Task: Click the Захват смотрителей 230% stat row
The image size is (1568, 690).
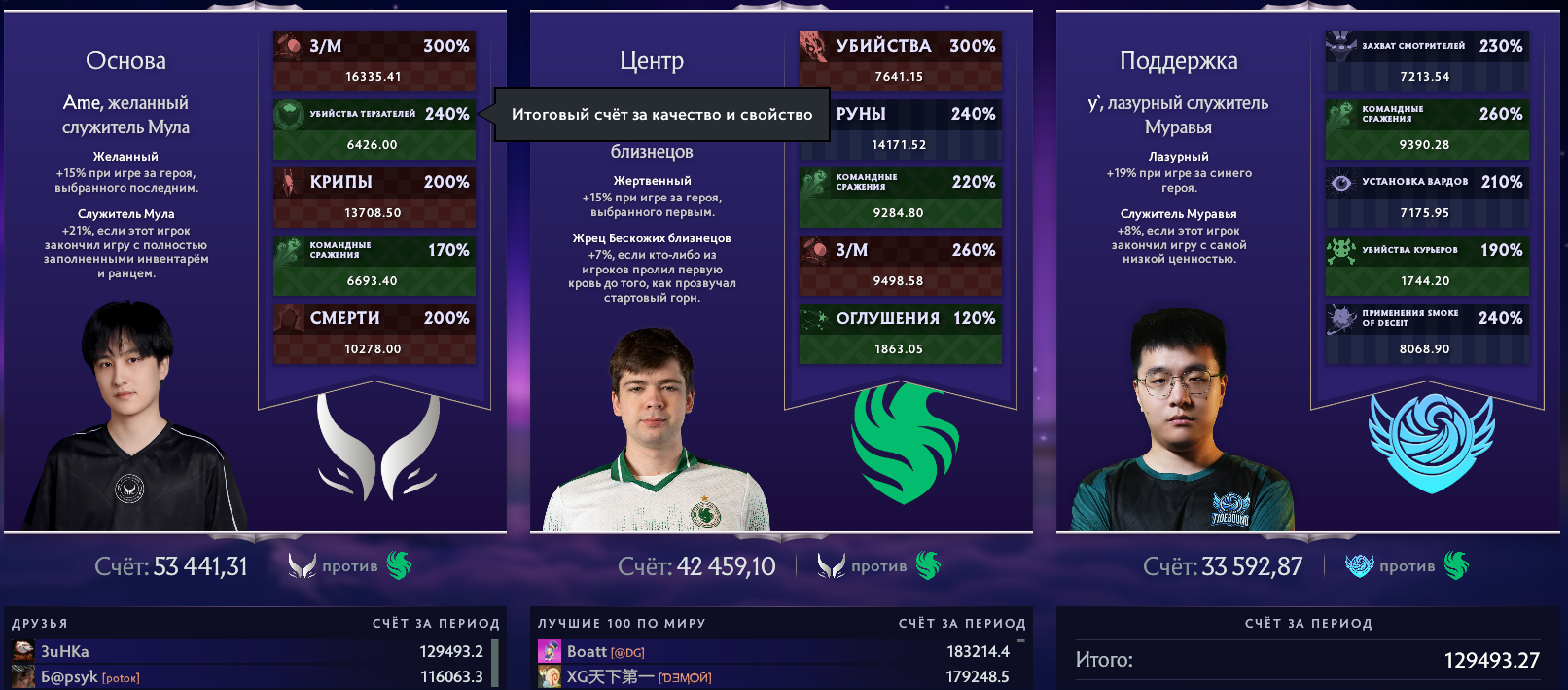Action: [1426, 60]
